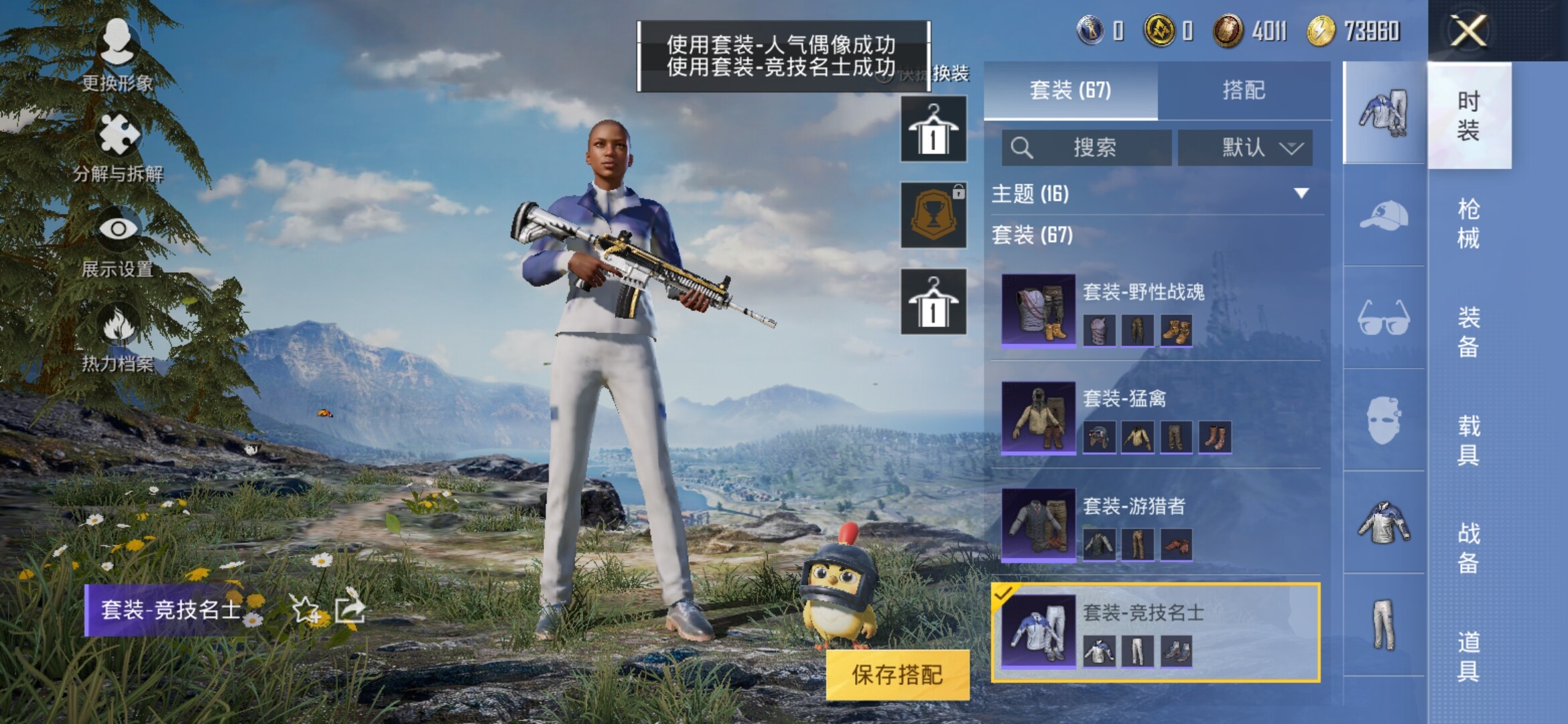Select the 套装 (67) tab
The image size is (1568, 724).
click(x=1070, y=90)
